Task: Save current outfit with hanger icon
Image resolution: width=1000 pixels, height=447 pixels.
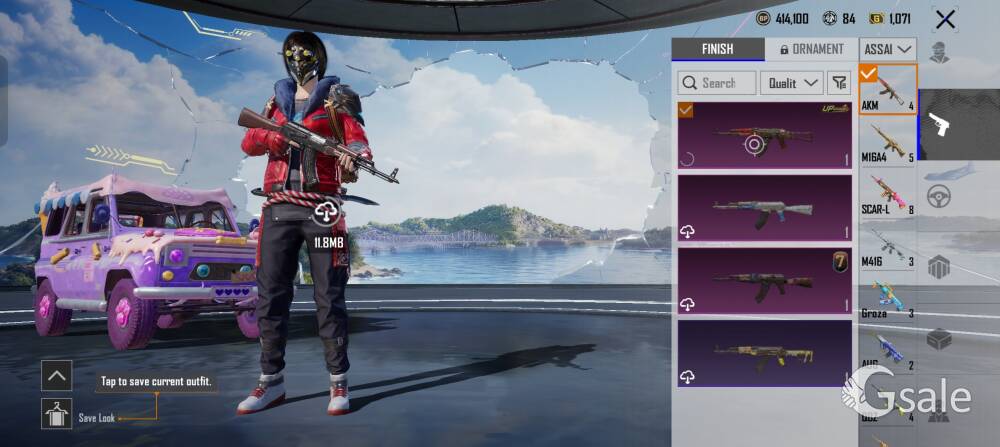Action: click(x=56, y=413)
